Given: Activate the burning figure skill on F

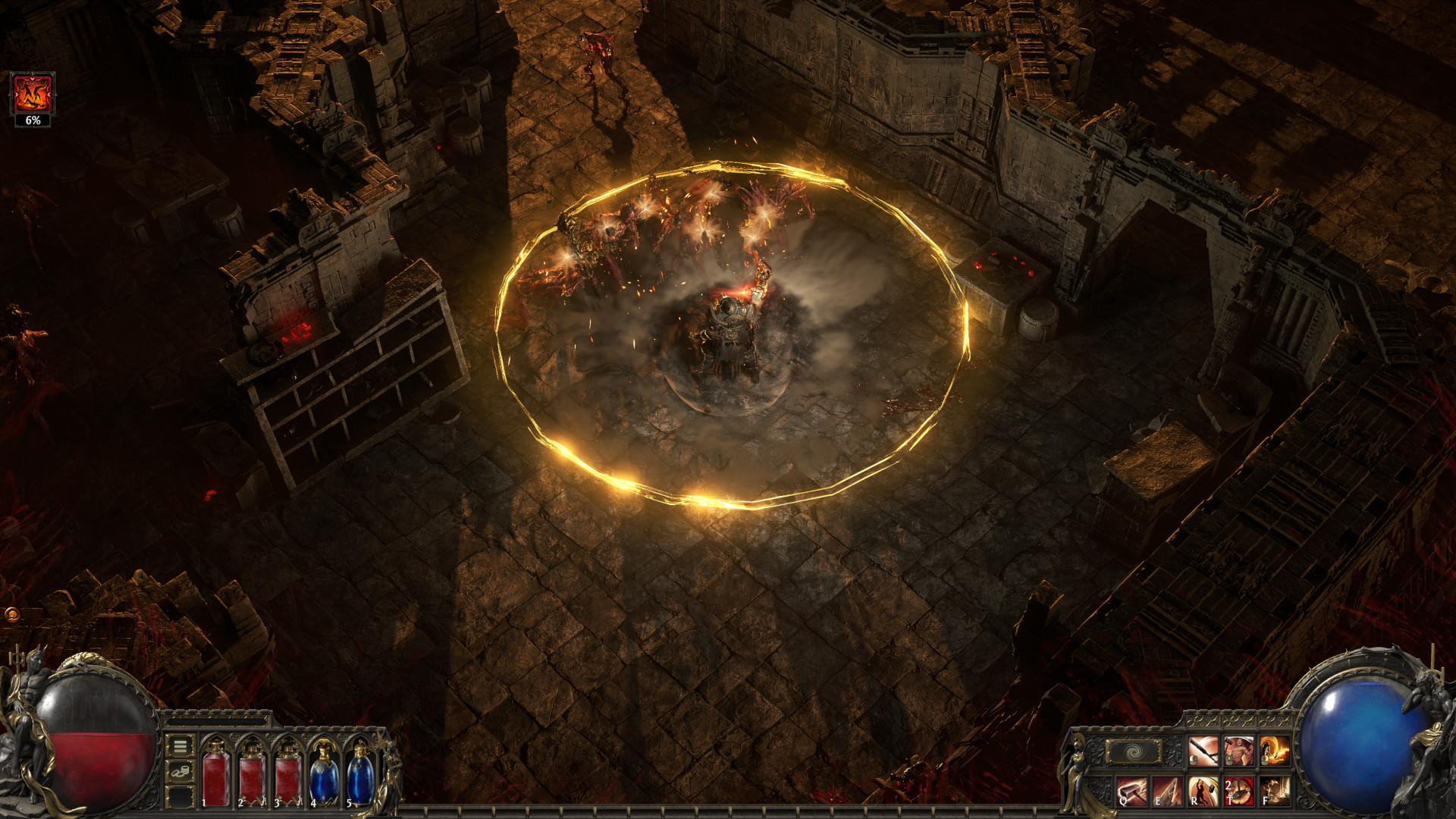Looking at the screenshot, I should click(x=1274, y=790).
